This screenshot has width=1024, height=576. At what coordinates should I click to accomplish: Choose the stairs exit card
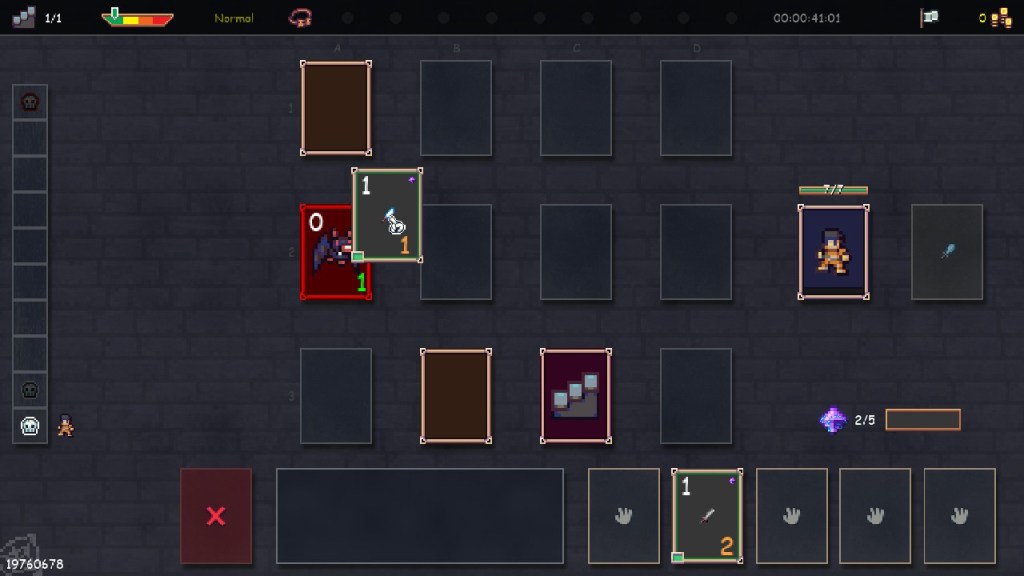tap(575, 396)
